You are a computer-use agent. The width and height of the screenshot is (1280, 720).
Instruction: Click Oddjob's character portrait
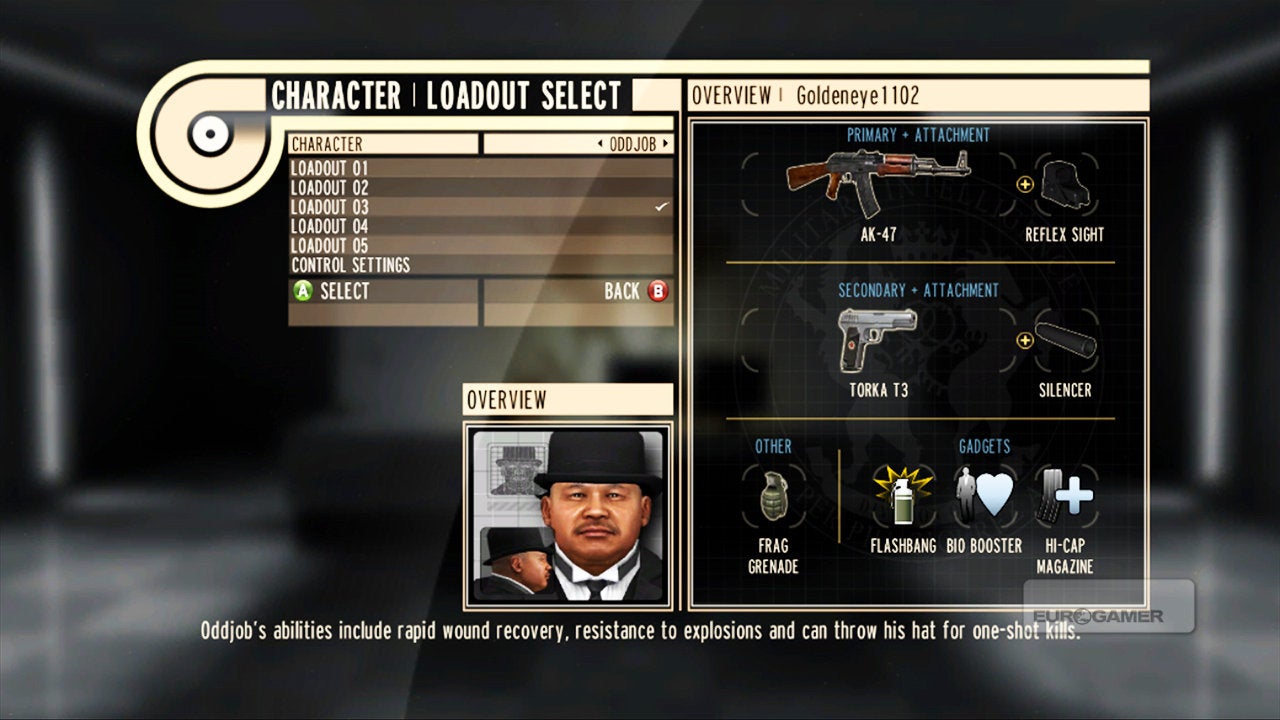pyautogui.click(x=568, y=515)
